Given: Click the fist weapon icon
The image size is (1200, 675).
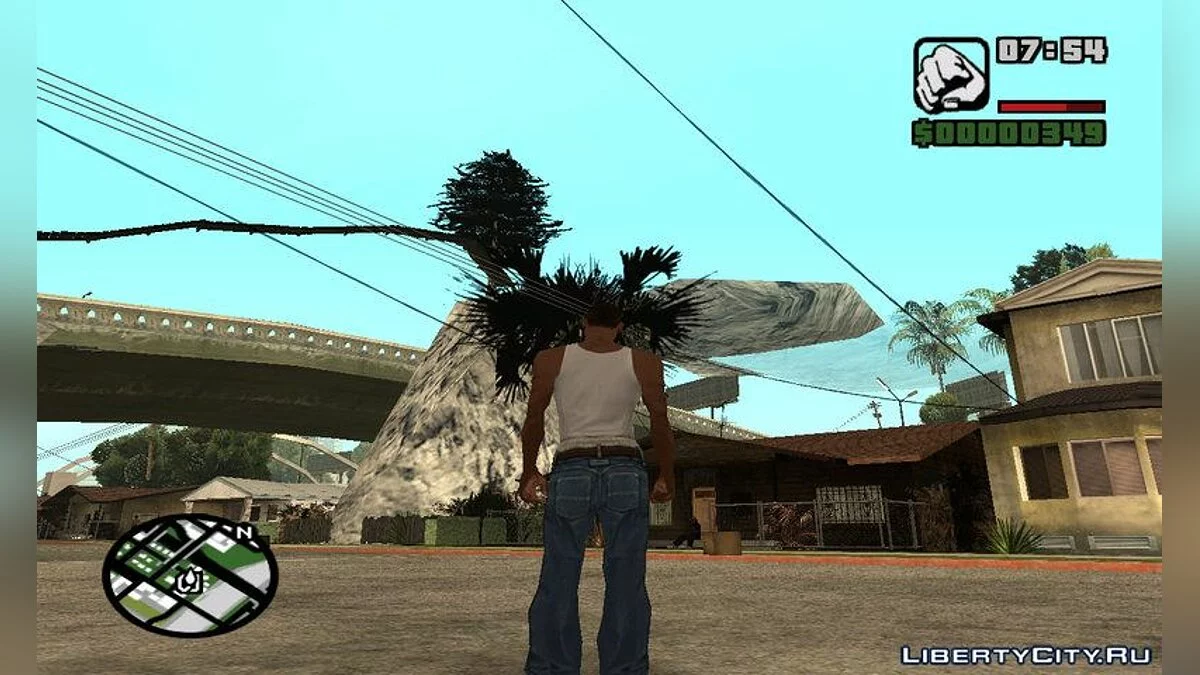Looking at the screenshot, I should click(x=951, y=75).
